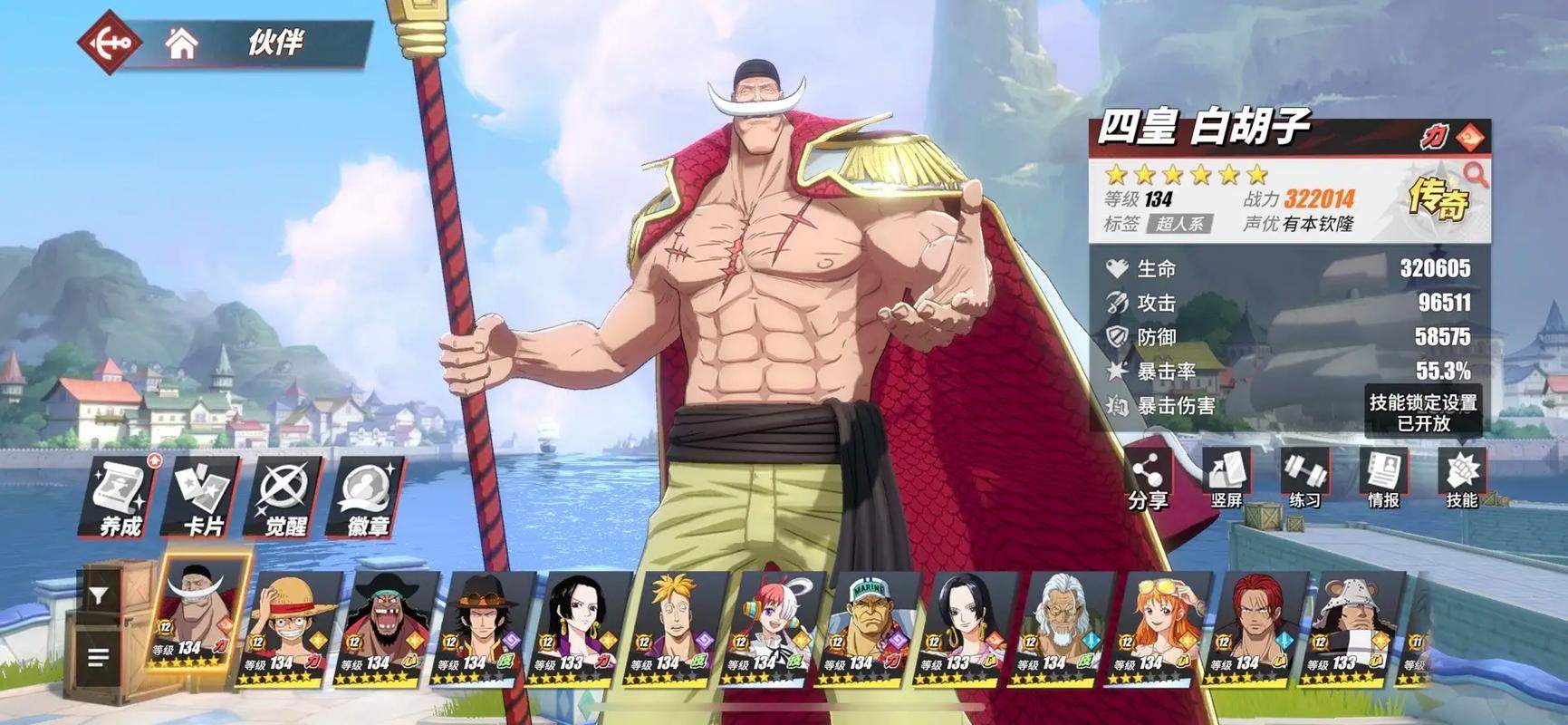Screen dimensions: 1568x725
Task: Open the 养成 training menu
Action: click(x=121, y=497)
